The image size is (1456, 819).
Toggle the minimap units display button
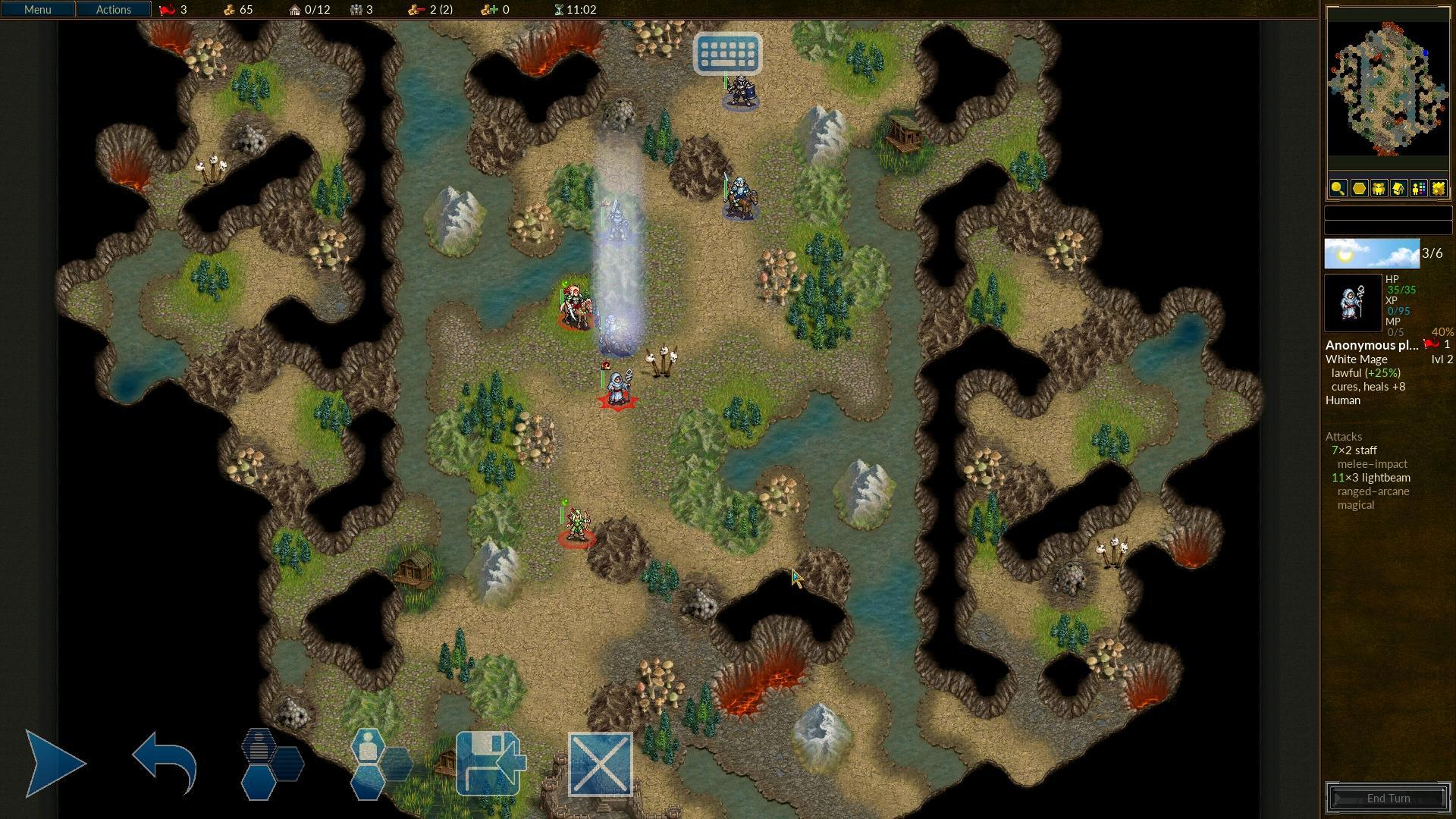[1379, 189]
